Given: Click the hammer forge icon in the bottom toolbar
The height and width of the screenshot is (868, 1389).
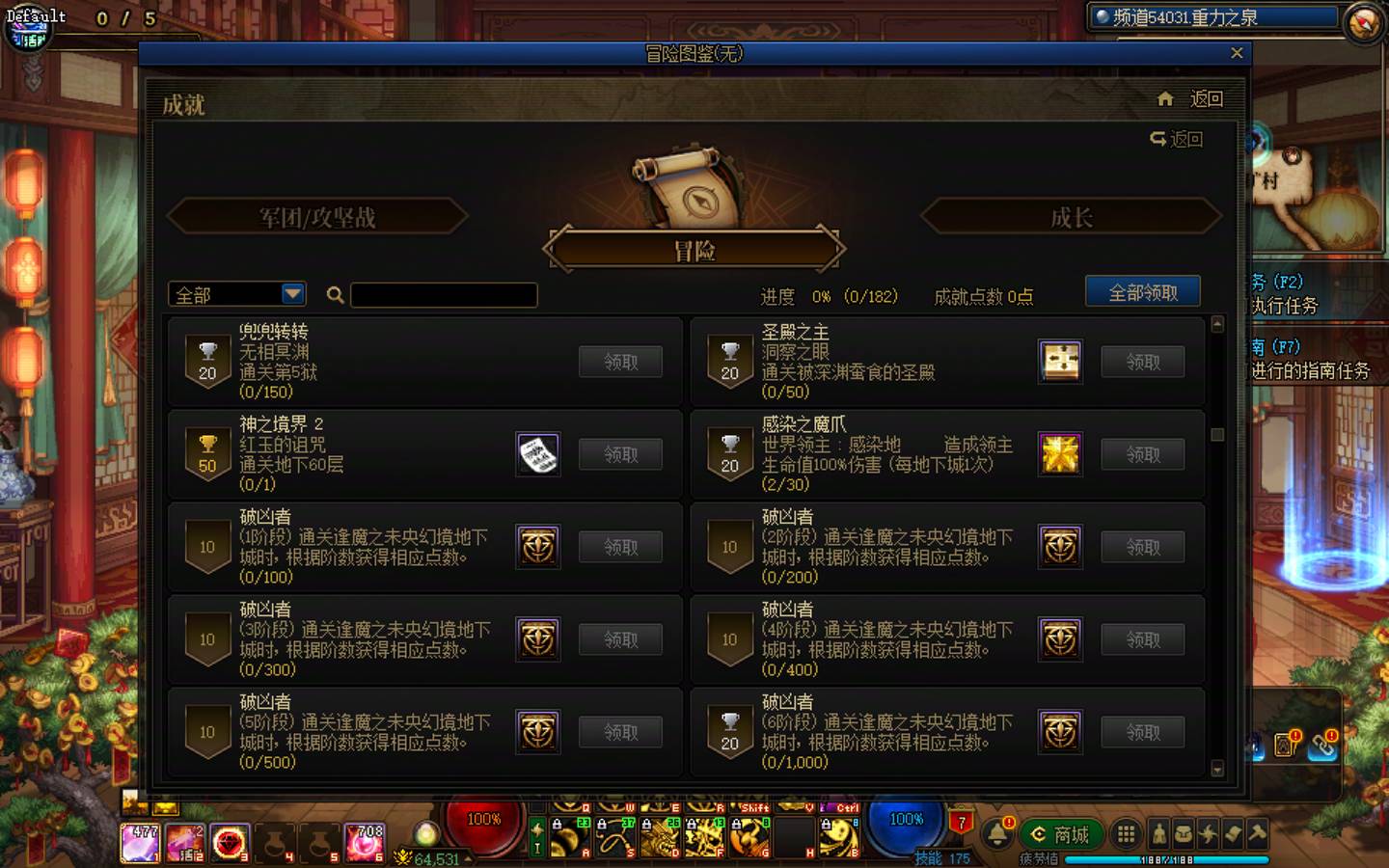Looking at the screenshot, I should click(x=1258, y=833).
